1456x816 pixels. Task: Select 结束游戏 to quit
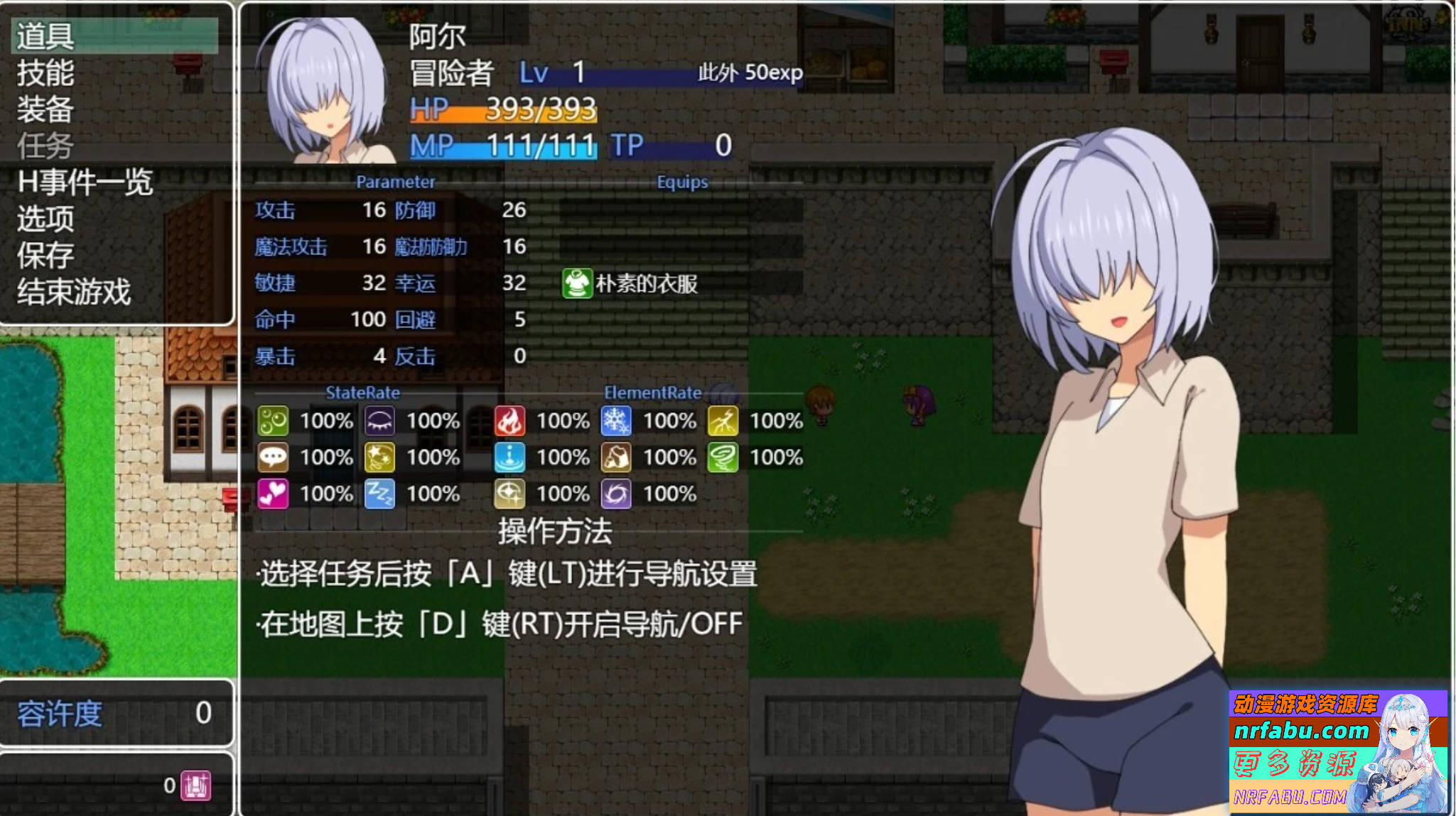[71, 291]
